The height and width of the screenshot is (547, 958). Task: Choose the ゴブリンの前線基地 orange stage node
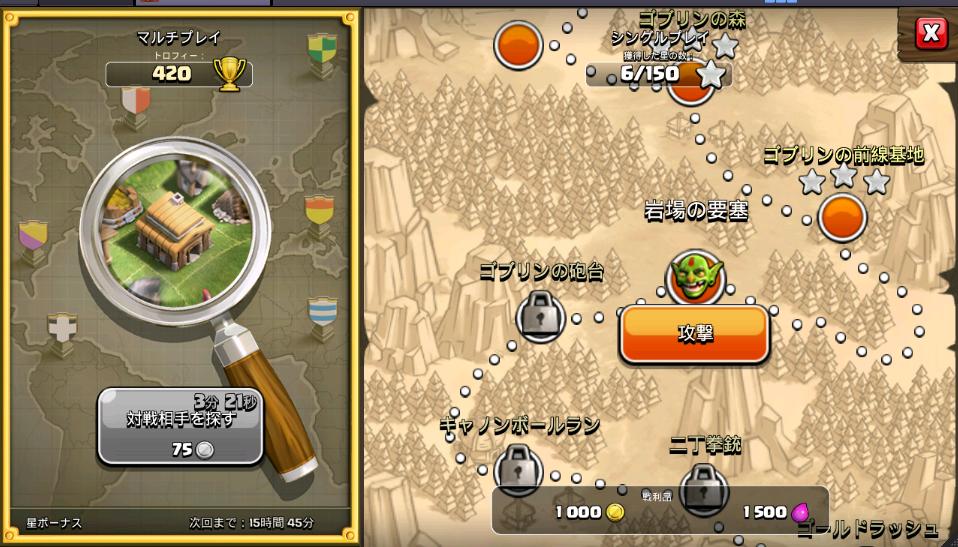click(841, 216)
